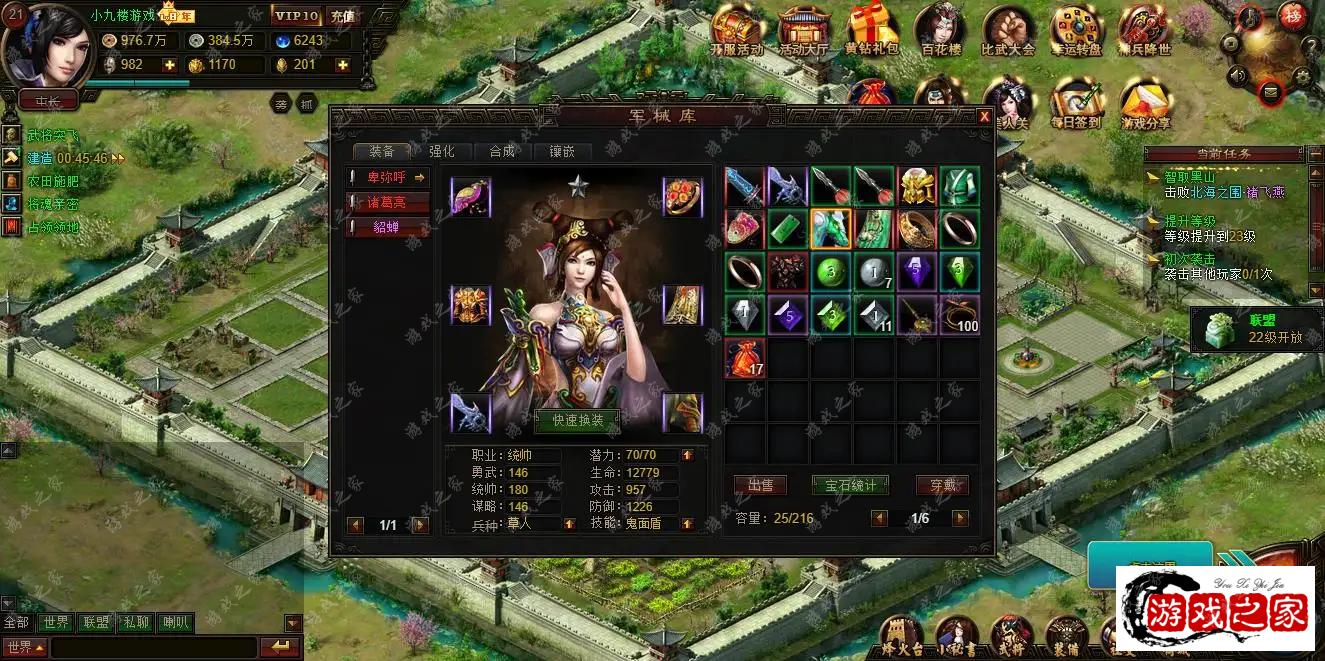Viewport: 1325px width, 661px height.
Task: Click the 快速换装 quick-equip button
Action: [577, 421]
